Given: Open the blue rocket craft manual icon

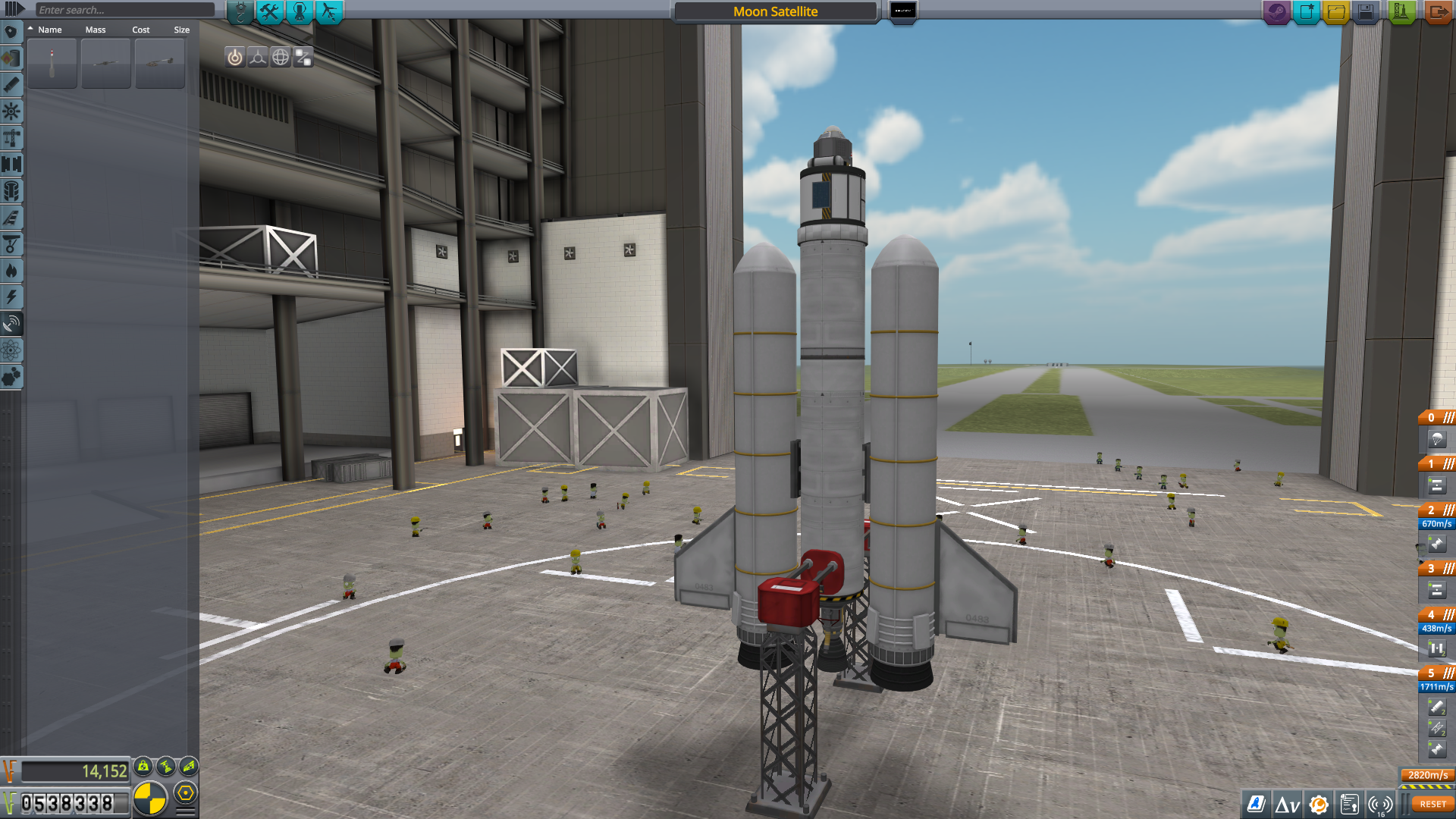Looking at the screenshot, I should coord(1256,804).
